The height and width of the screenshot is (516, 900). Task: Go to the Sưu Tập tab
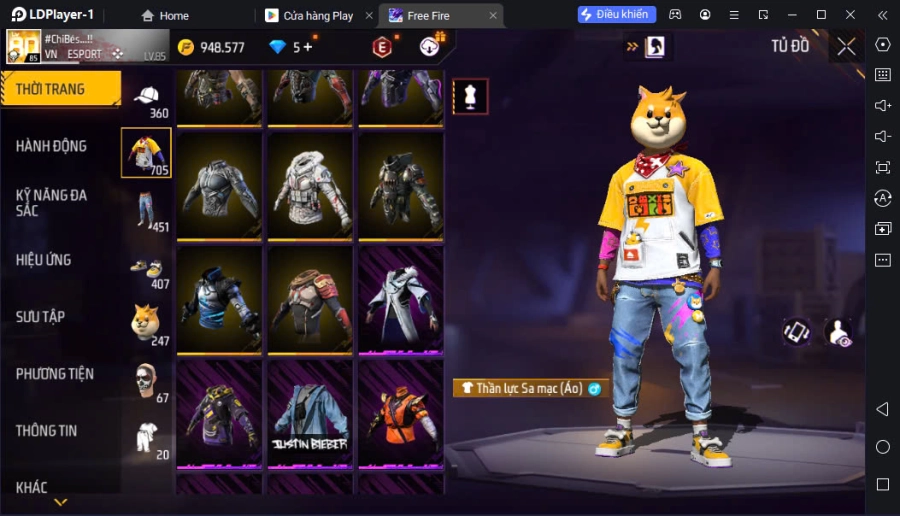(x=41, y=317)
